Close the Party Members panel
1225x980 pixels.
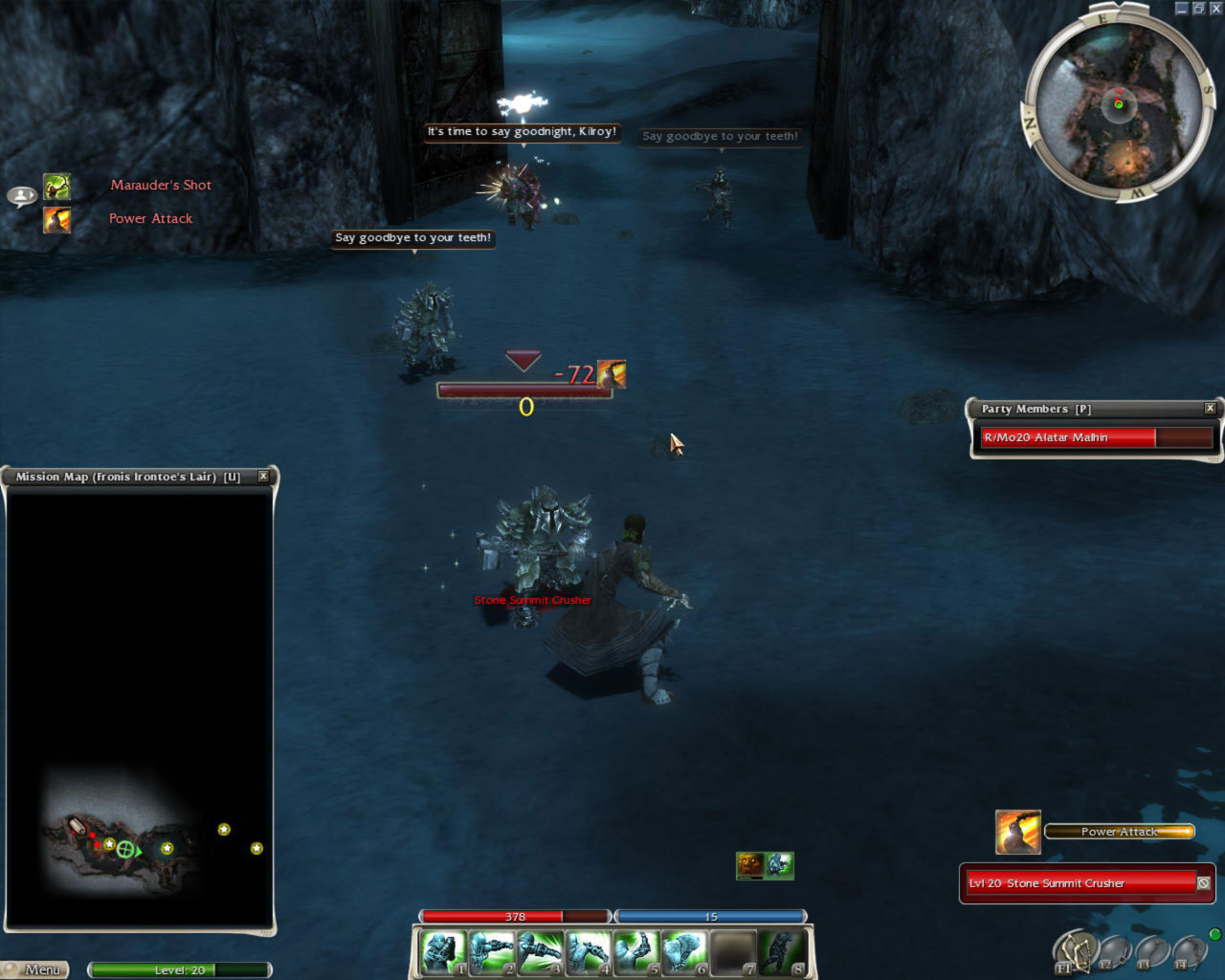pos(1210,409)
